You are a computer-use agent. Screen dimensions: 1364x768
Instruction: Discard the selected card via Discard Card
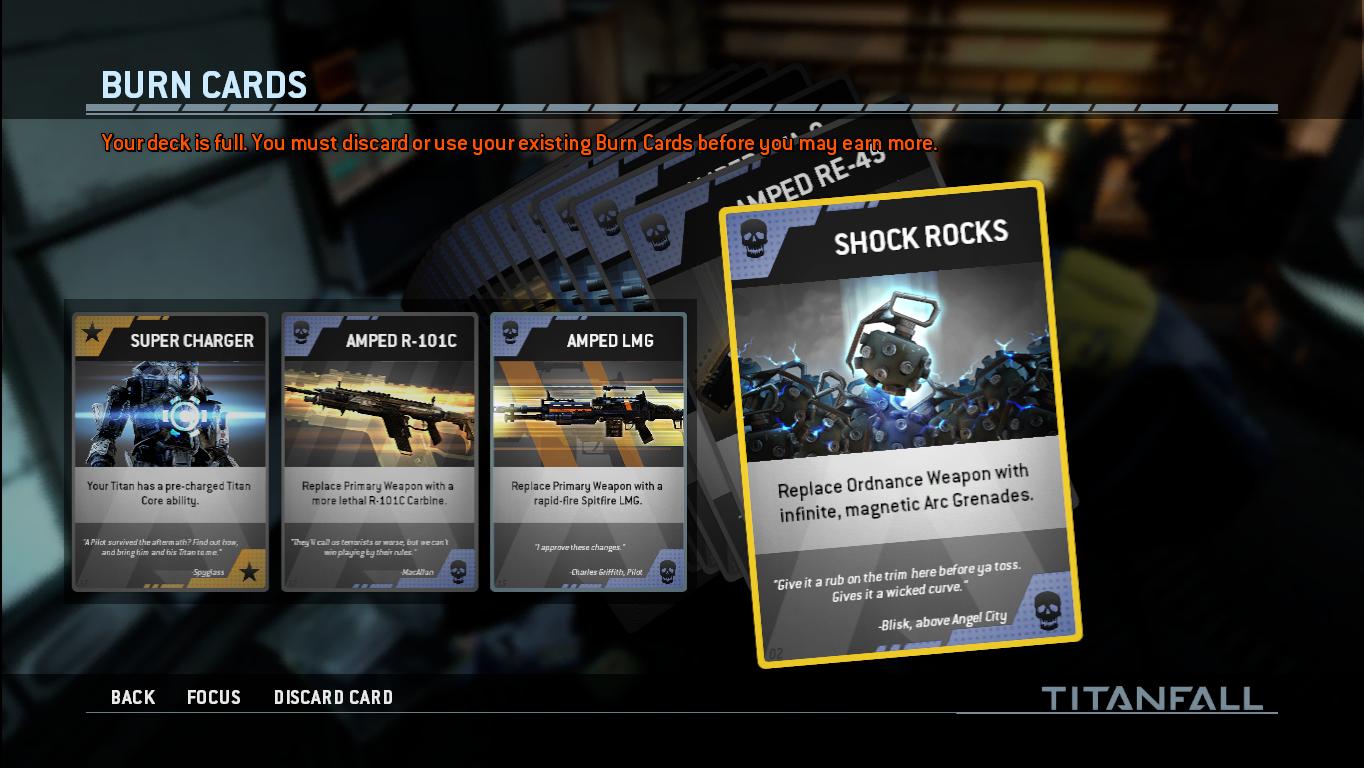333,697
